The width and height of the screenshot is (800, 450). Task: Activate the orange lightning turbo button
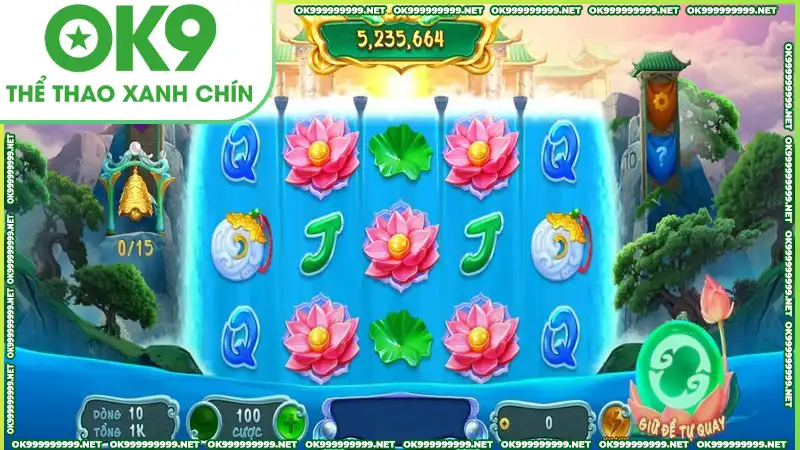pos(616,418)
